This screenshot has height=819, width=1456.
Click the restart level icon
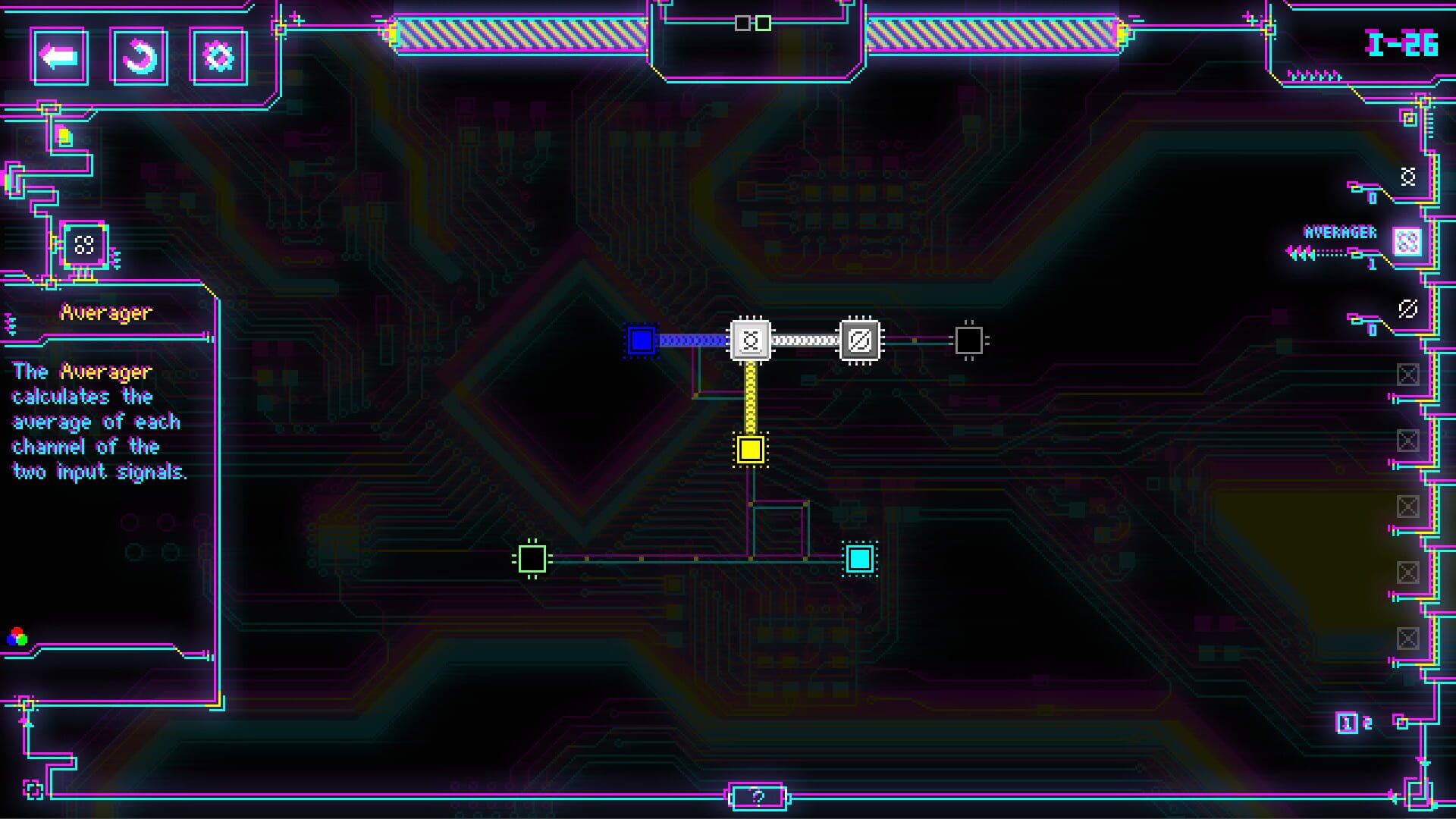coord(139,55)
